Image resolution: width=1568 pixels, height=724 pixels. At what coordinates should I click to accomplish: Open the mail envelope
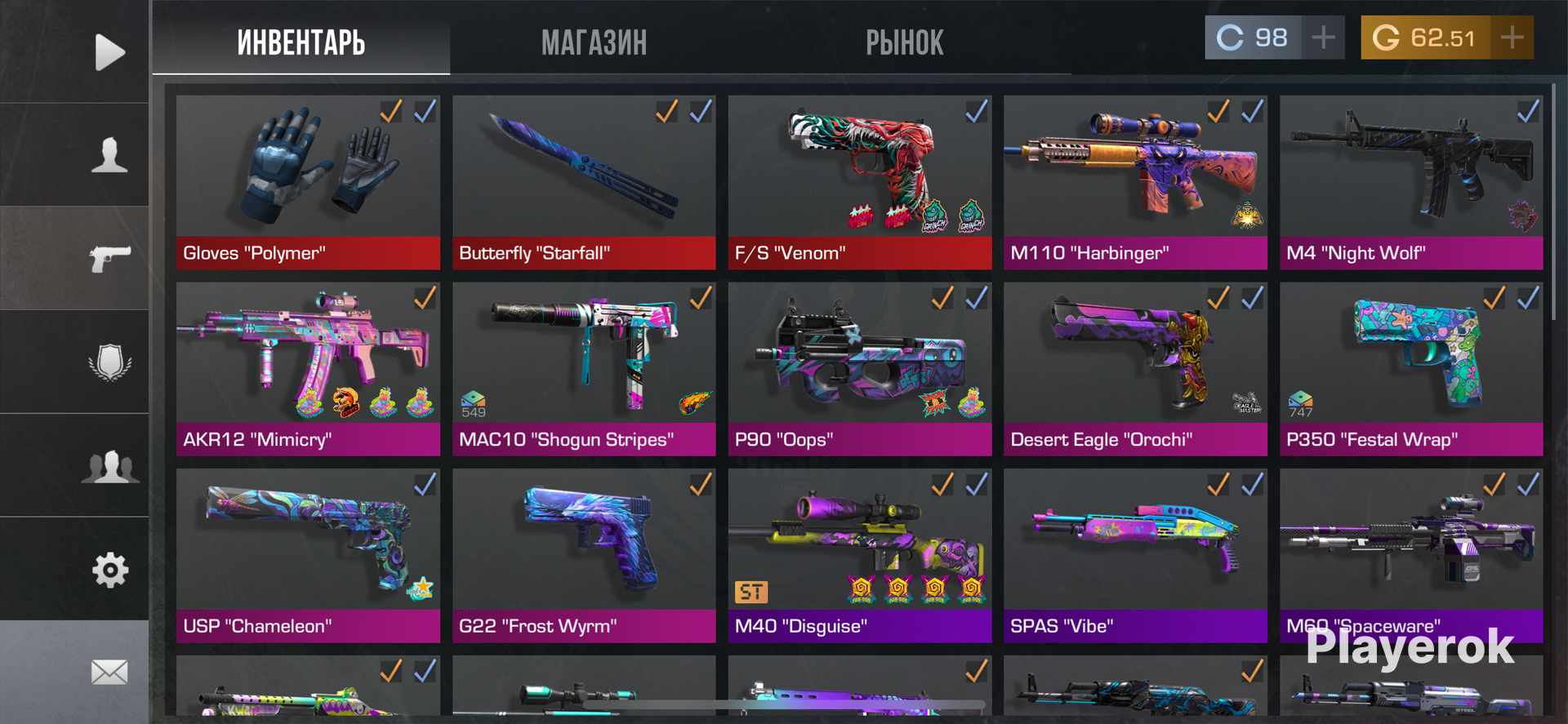point(109,672)
